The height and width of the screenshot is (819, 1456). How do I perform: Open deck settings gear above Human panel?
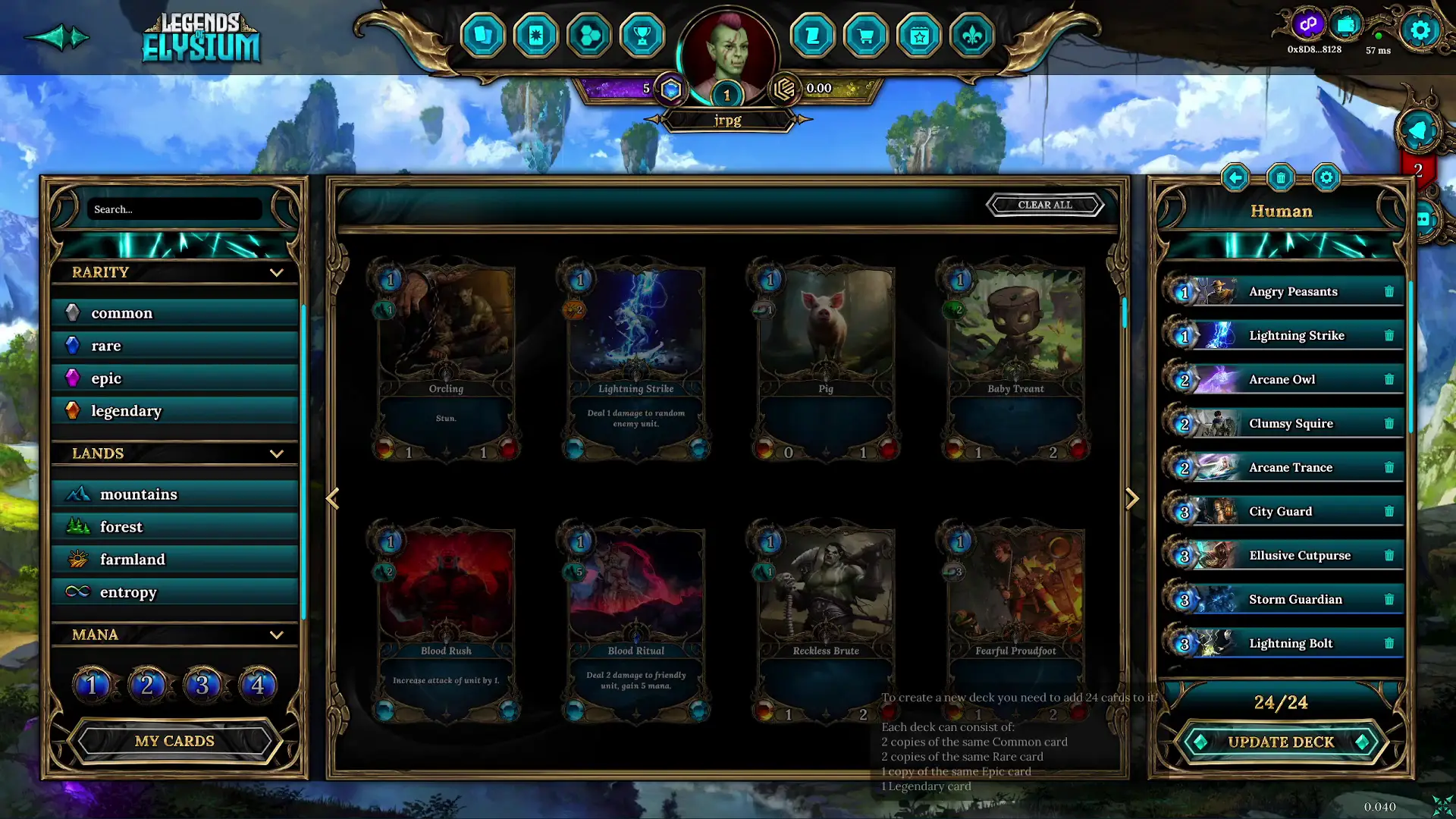tap(1326, 177)
